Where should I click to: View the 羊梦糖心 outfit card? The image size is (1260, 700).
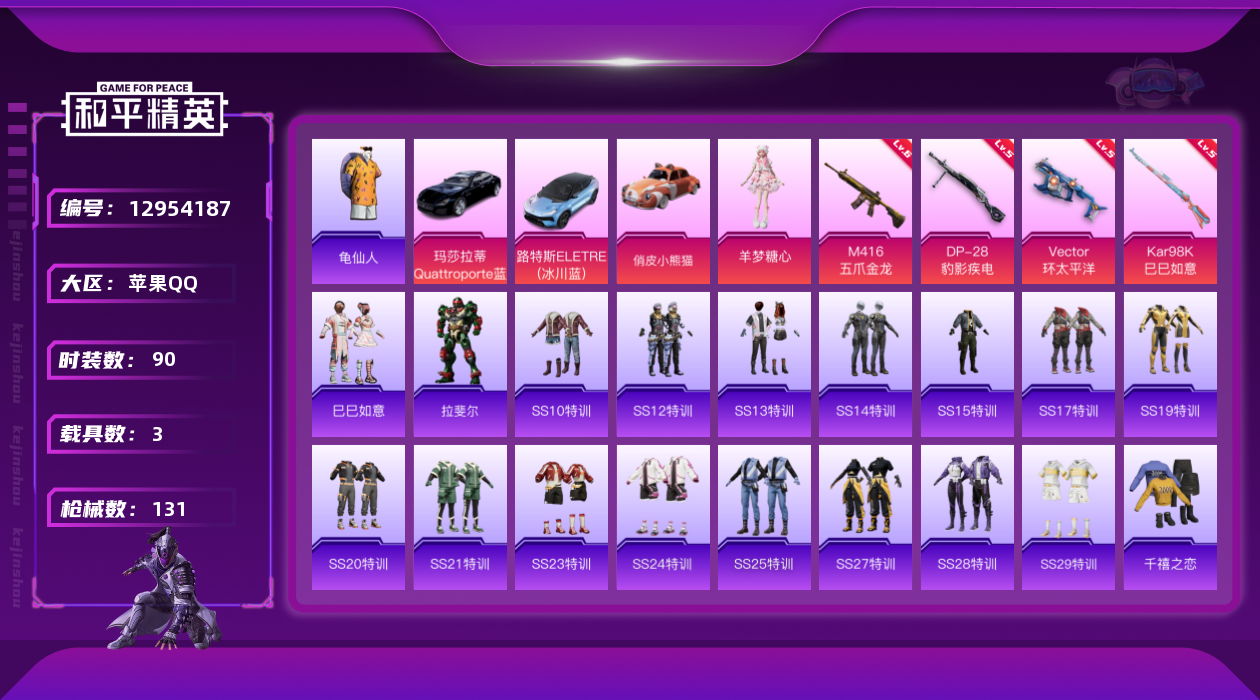(764, 211)
